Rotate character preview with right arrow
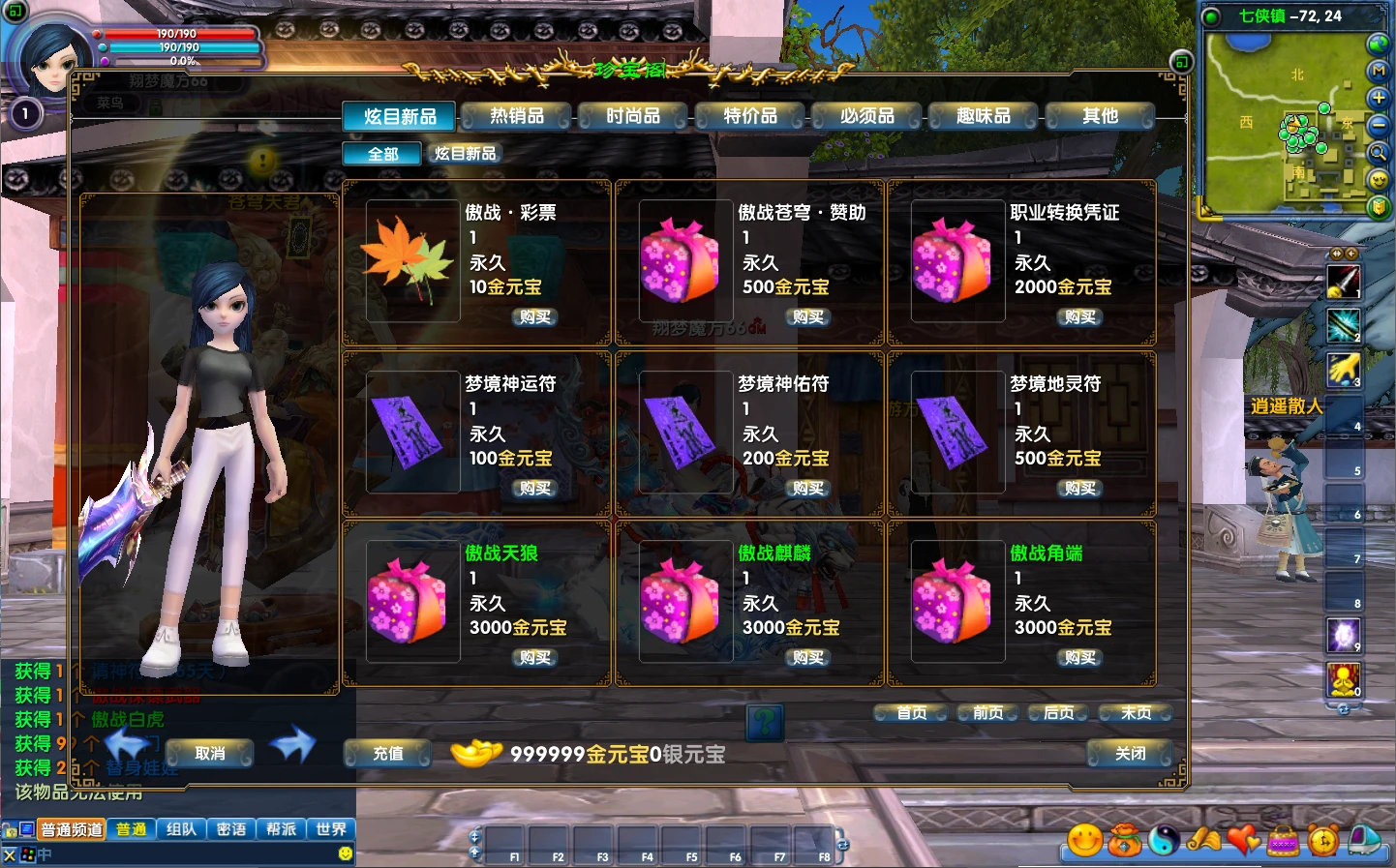This screenshot has height=868, width=1396. (292, 744)
